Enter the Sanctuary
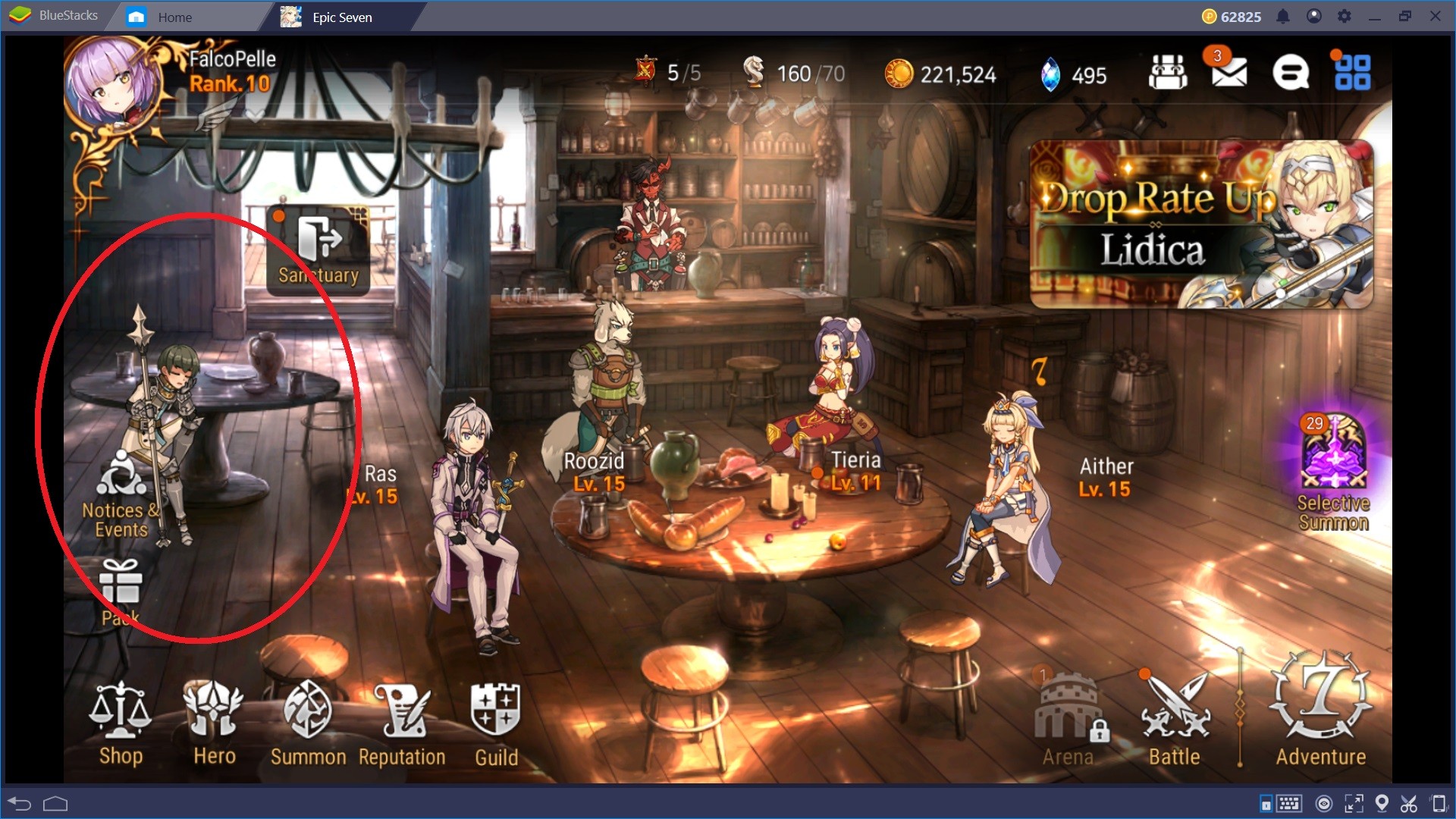This screenshot has width=1456, height=819. pos(318,250)
